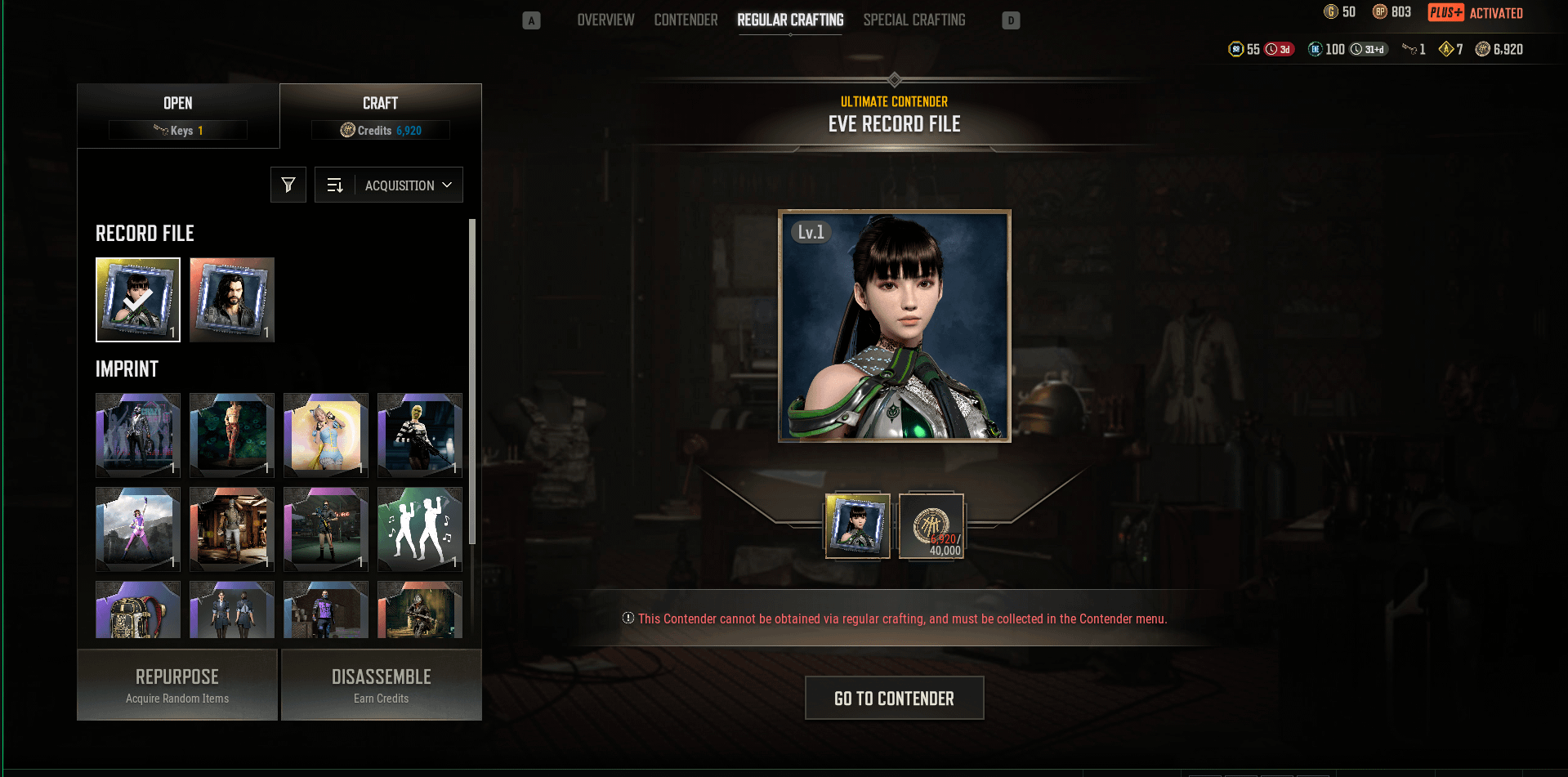Switch to Special Crafting tab

click(x=914, y=20)
